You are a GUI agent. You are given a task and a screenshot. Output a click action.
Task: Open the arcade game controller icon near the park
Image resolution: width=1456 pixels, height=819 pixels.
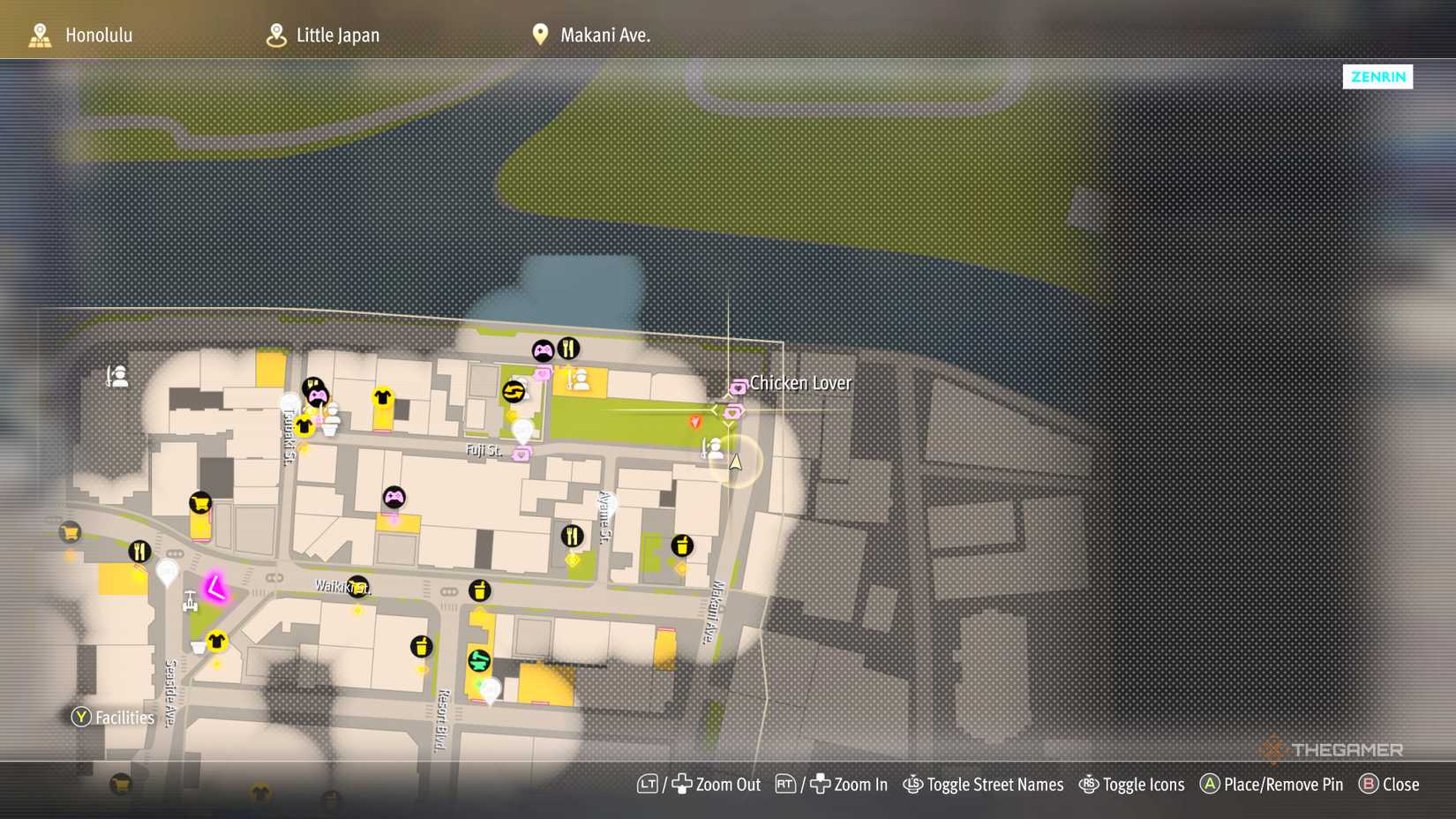(544, 348)
